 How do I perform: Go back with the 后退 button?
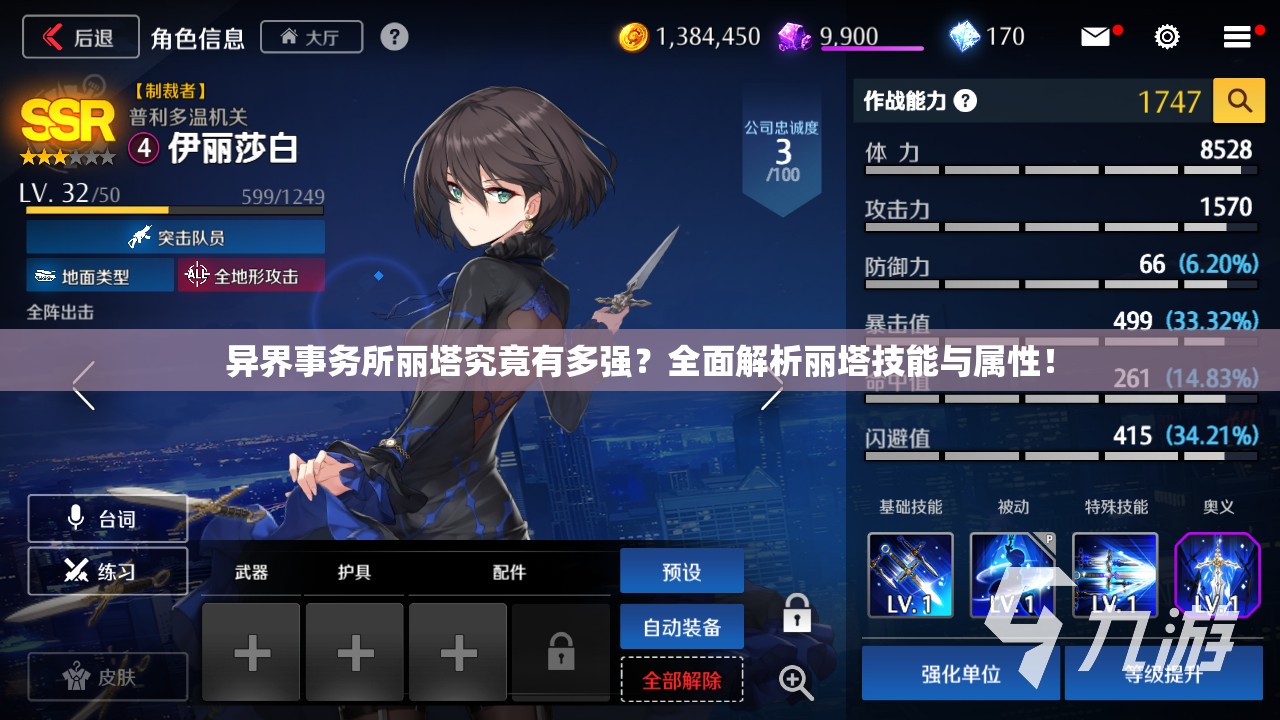pos(80,38)
